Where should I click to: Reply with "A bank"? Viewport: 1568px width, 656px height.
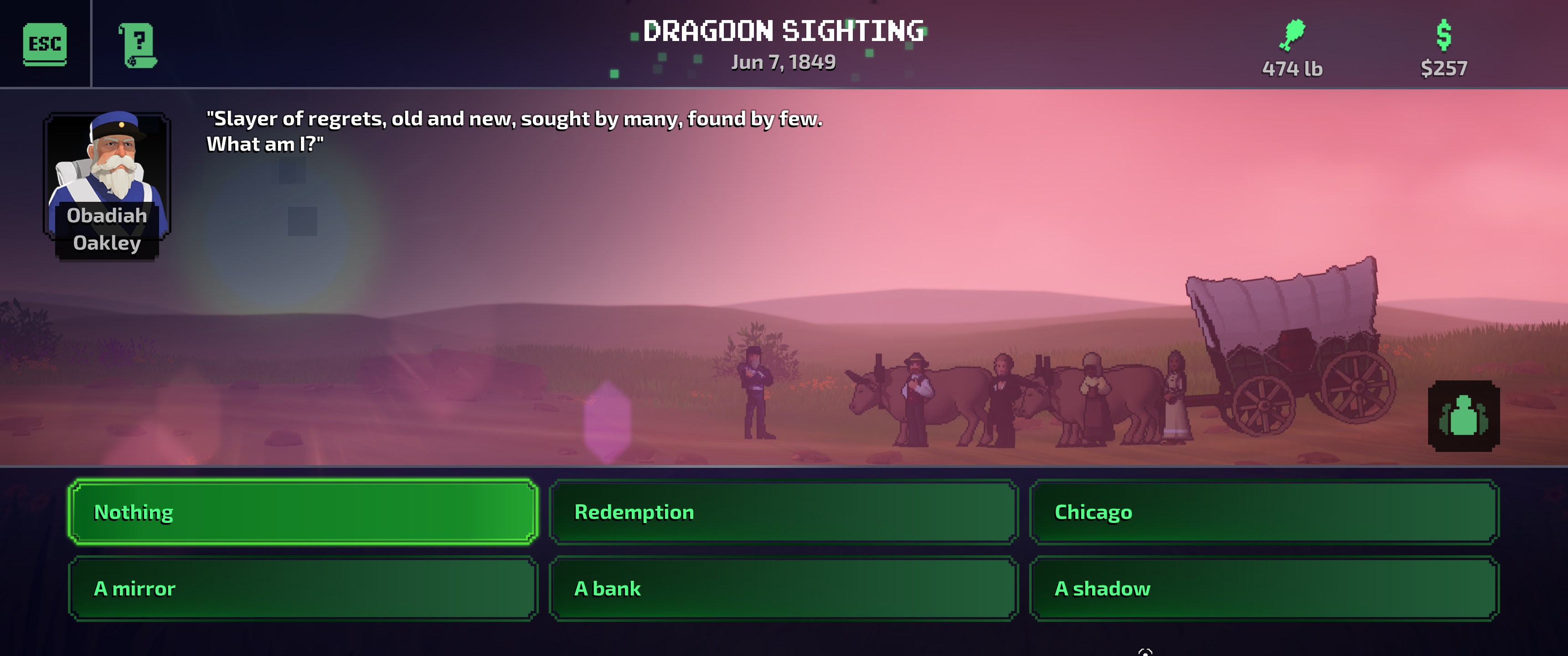click(784, 589)
